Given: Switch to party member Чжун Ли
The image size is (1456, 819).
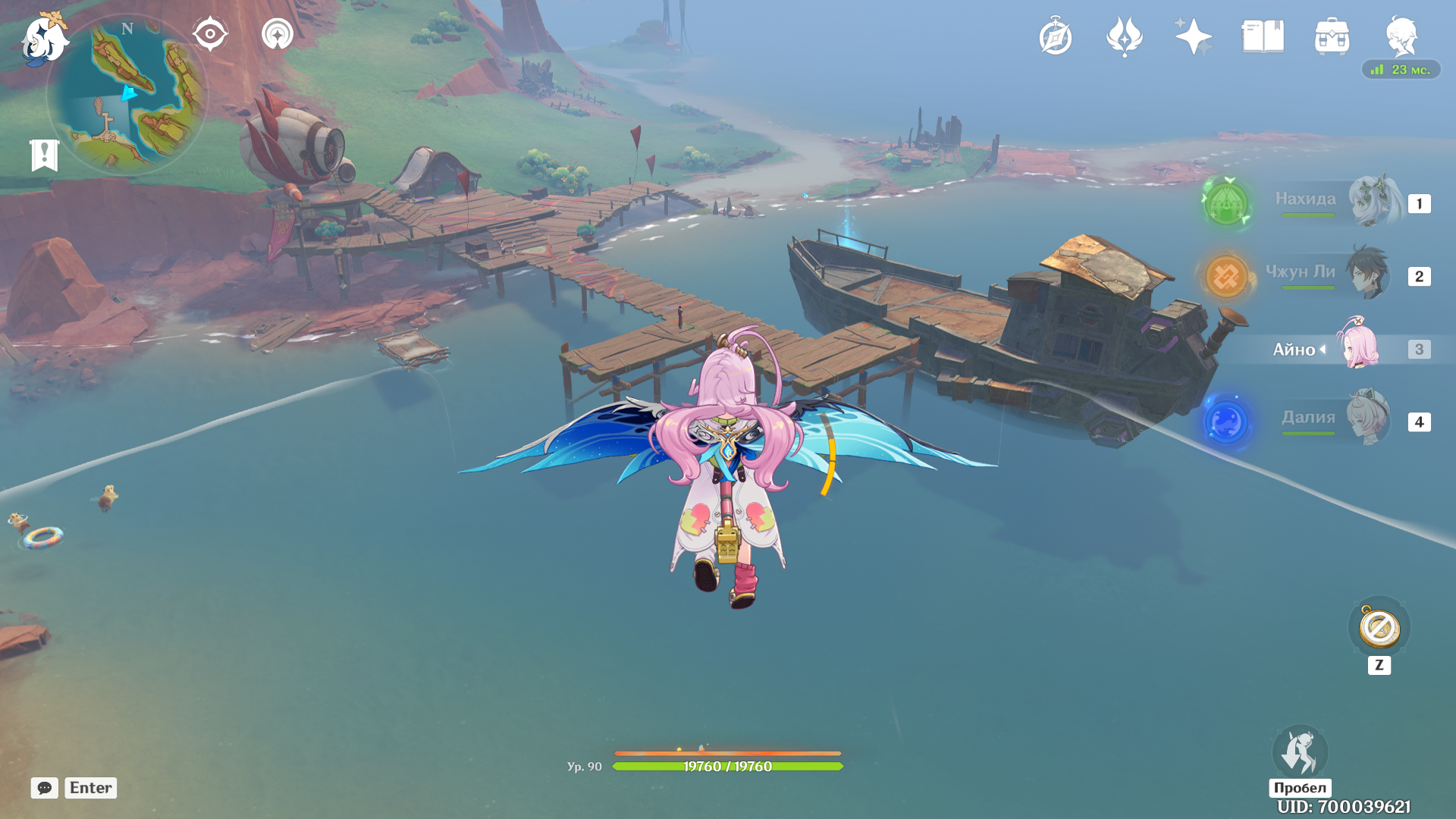Looking at the screenshot, I should coord(1335,275).
